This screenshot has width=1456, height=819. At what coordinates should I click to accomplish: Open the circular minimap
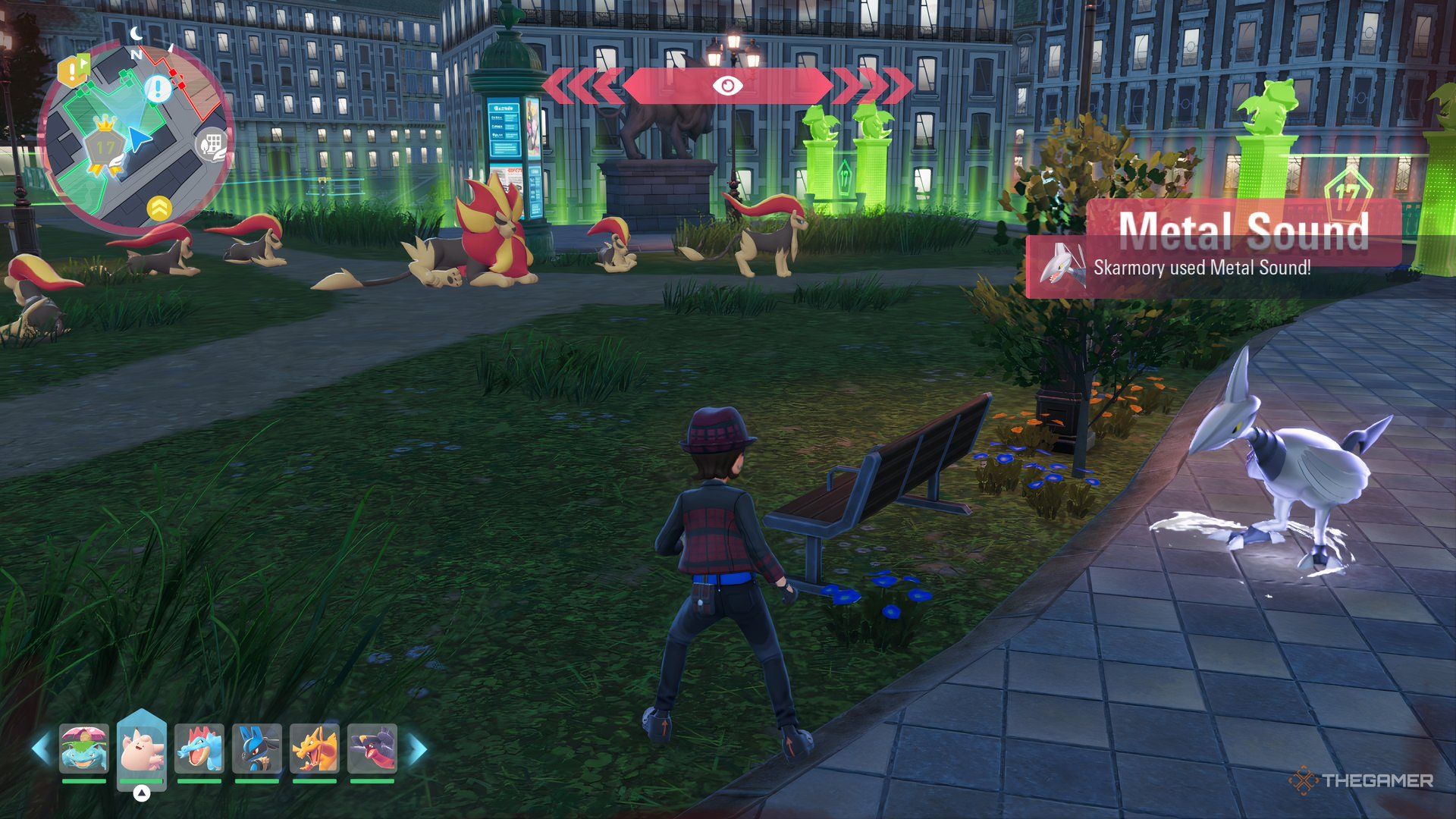135,136
